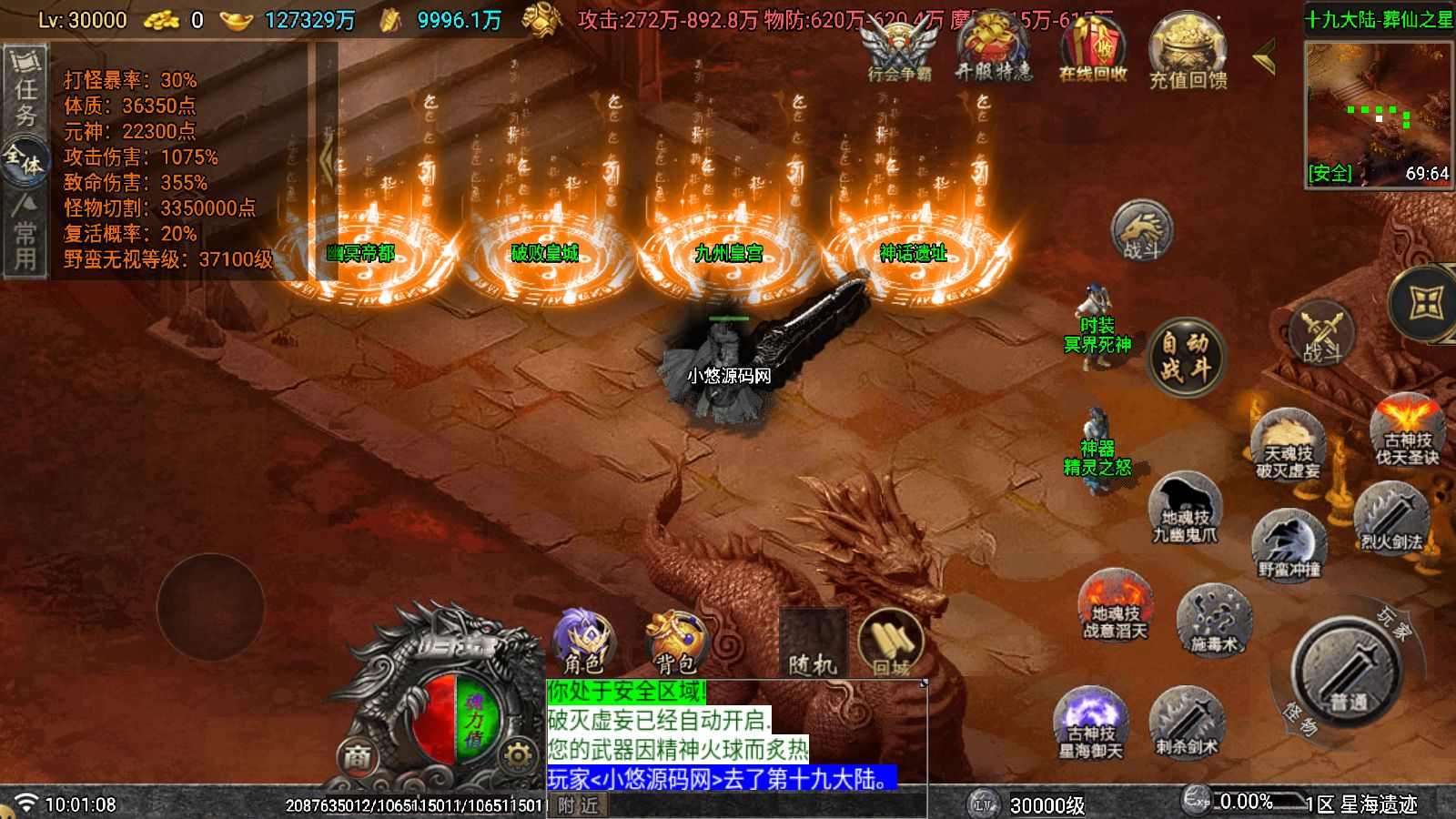Switch to the 任务 quest tab
This screenshot has height=819, width=1456.
pos(25,91)
